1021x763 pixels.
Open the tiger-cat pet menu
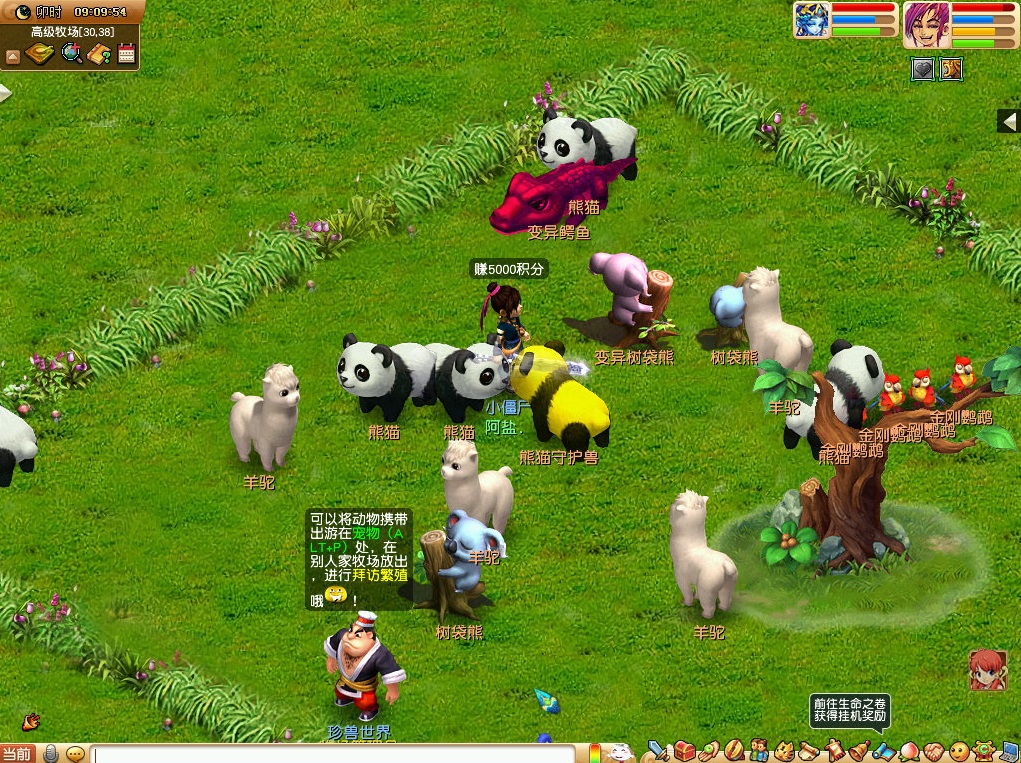pos(783,750)
